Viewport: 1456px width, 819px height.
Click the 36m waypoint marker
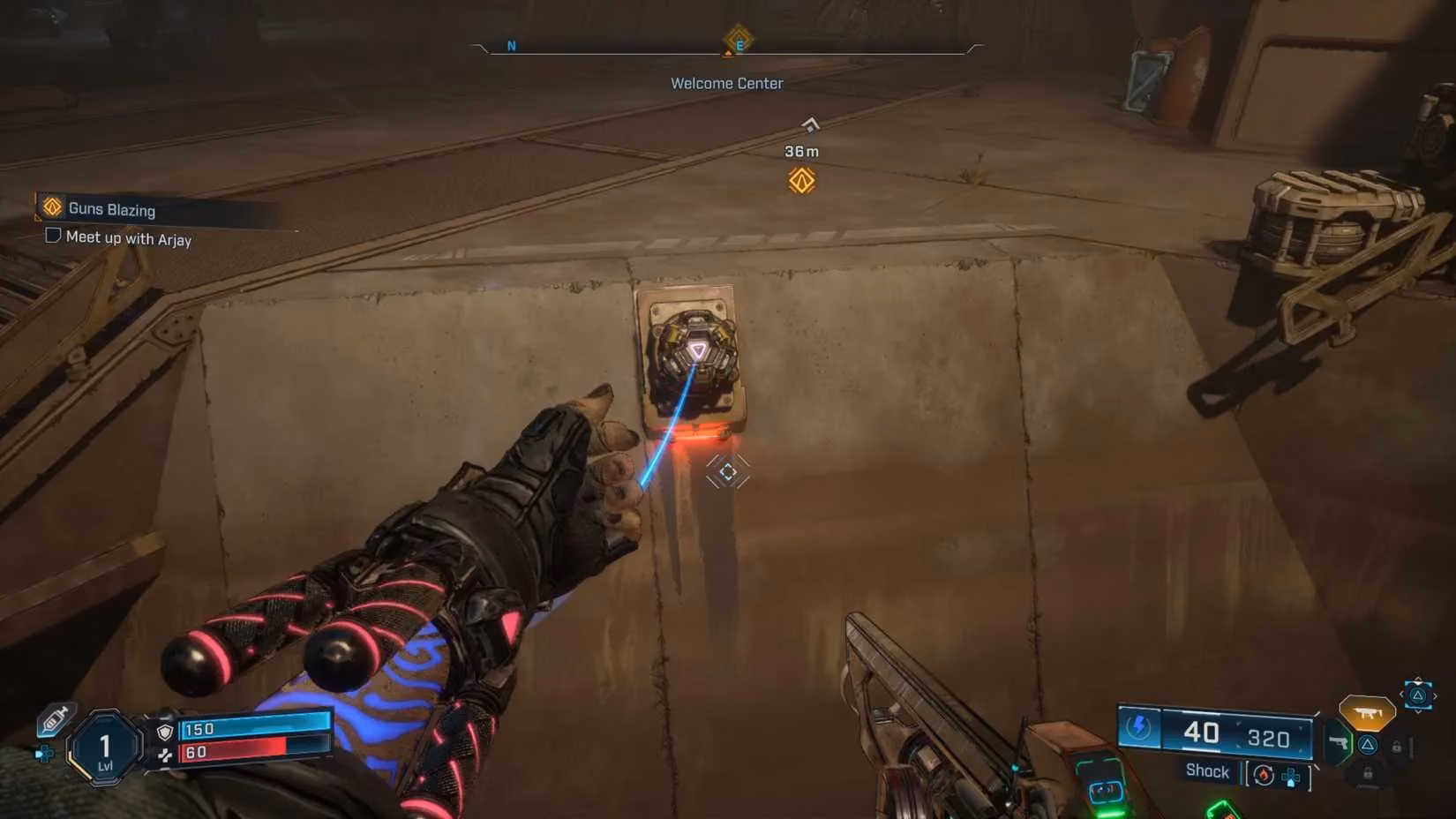pos(802,151)
